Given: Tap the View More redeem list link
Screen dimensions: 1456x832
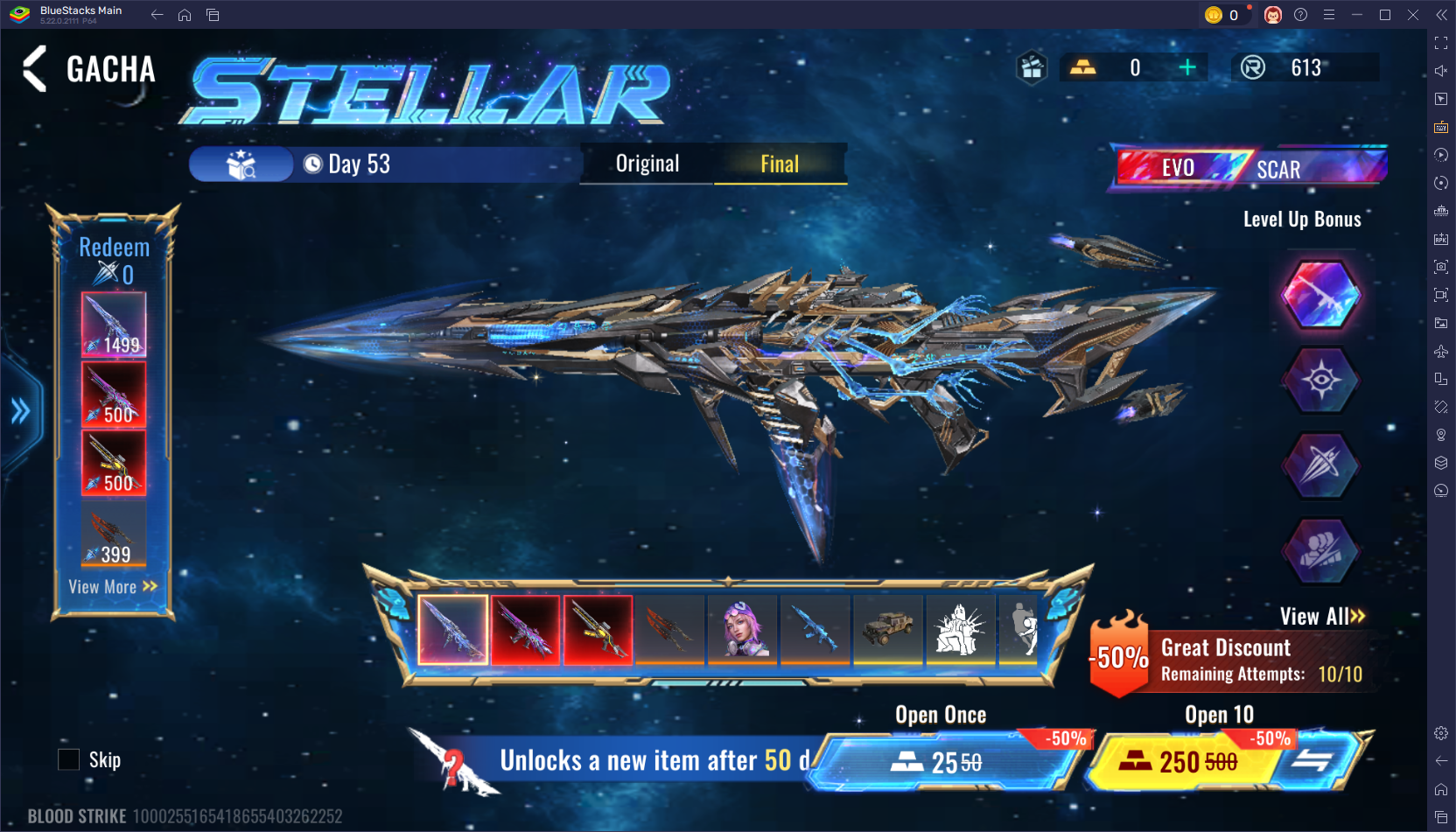Looking at the screenshot, I should tap(112, 587).
